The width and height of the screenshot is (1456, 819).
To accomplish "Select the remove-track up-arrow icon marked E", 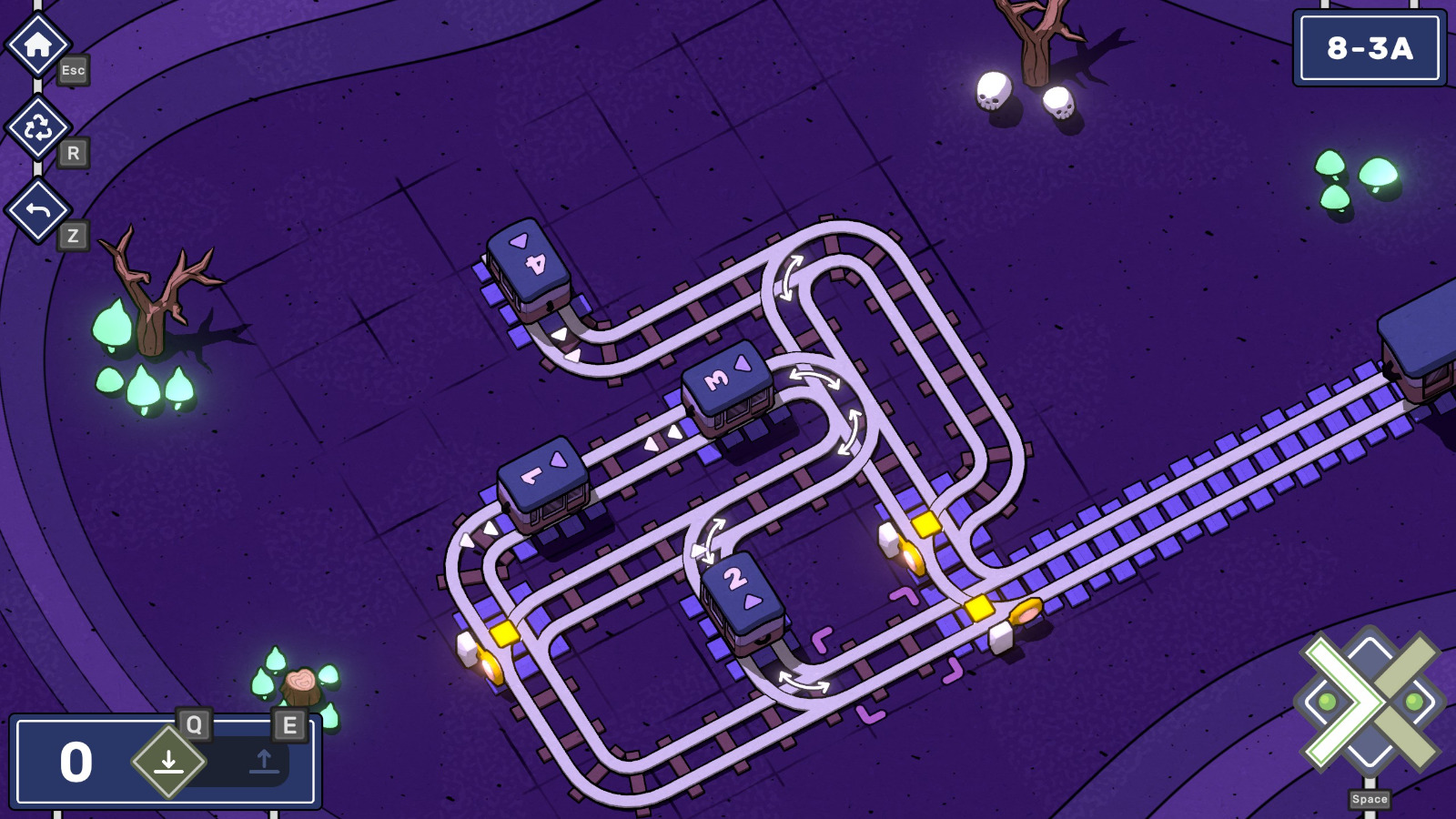I will point(262,761).
